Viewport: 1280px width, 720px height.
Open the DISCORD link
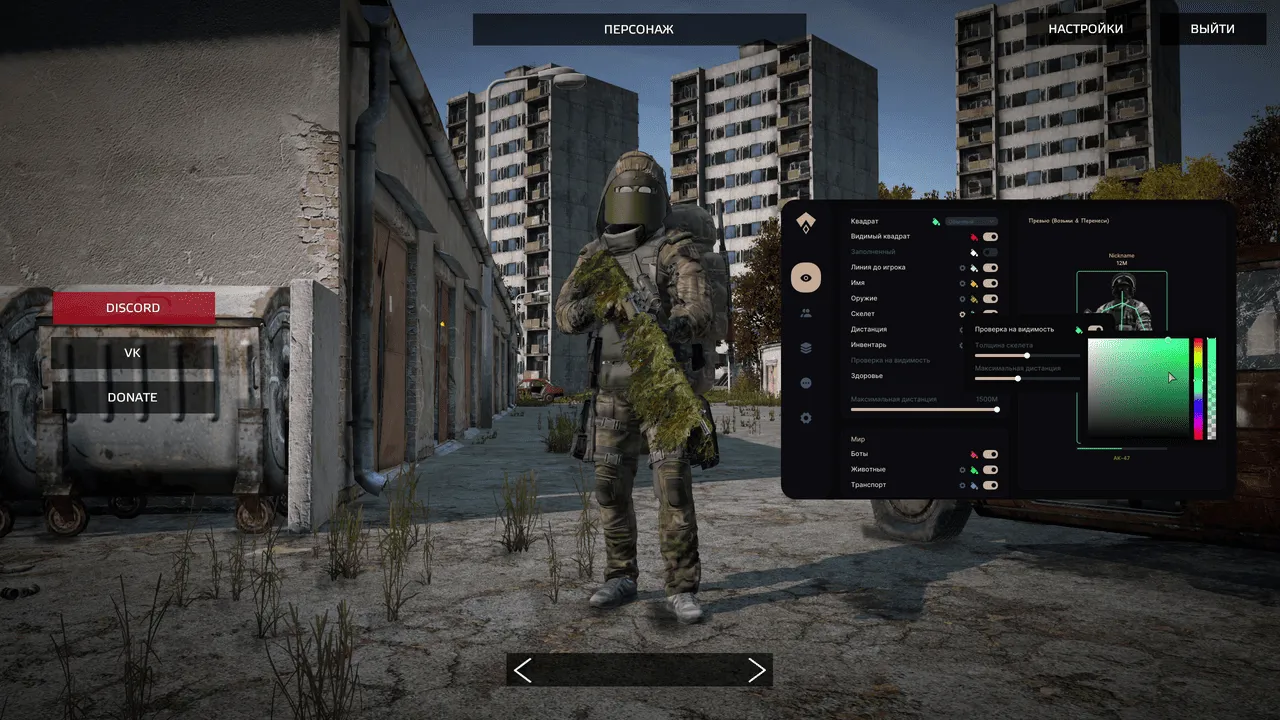[x=132, y=307]
